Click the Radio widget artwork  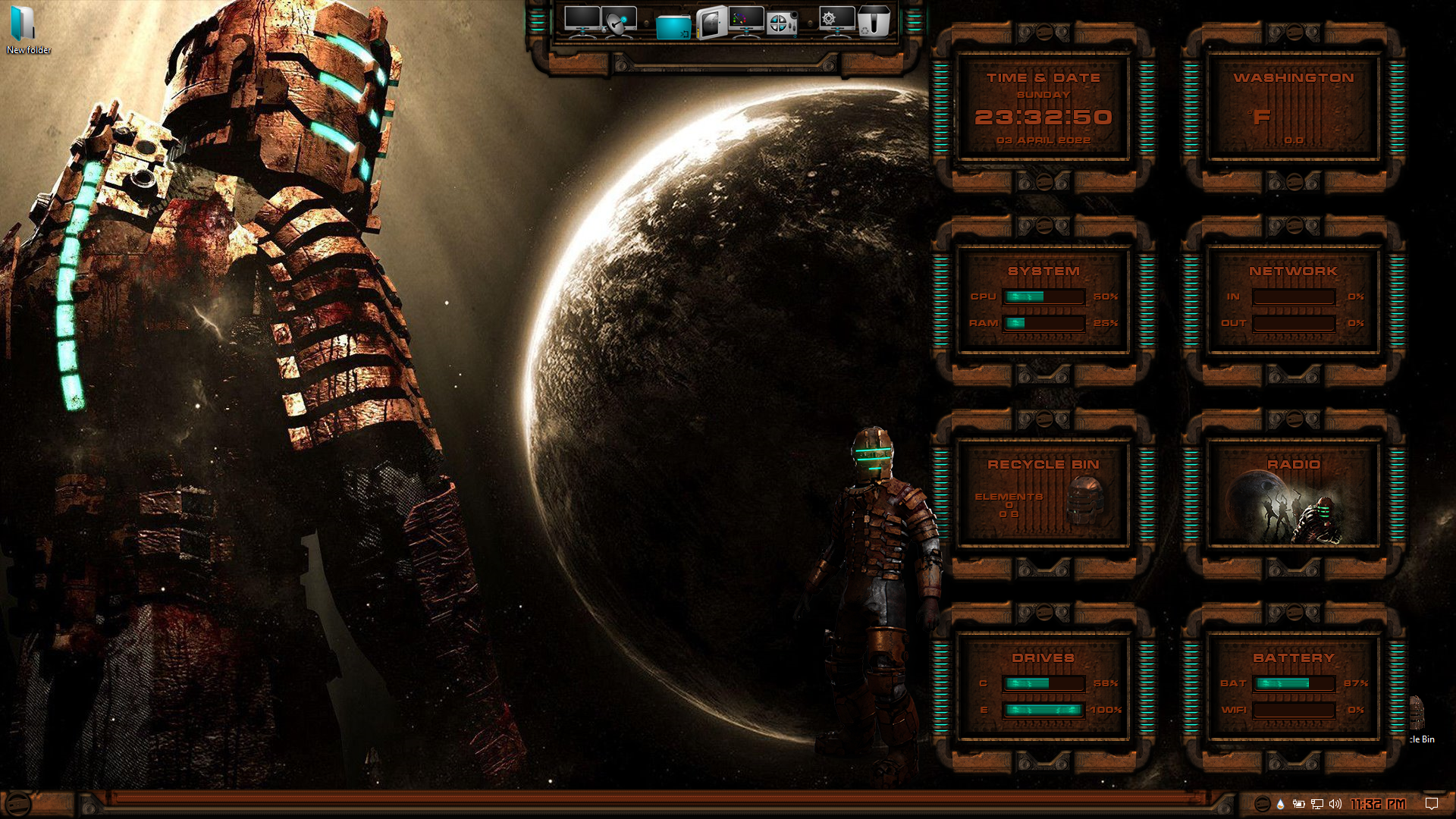(x=1293, y=504)
